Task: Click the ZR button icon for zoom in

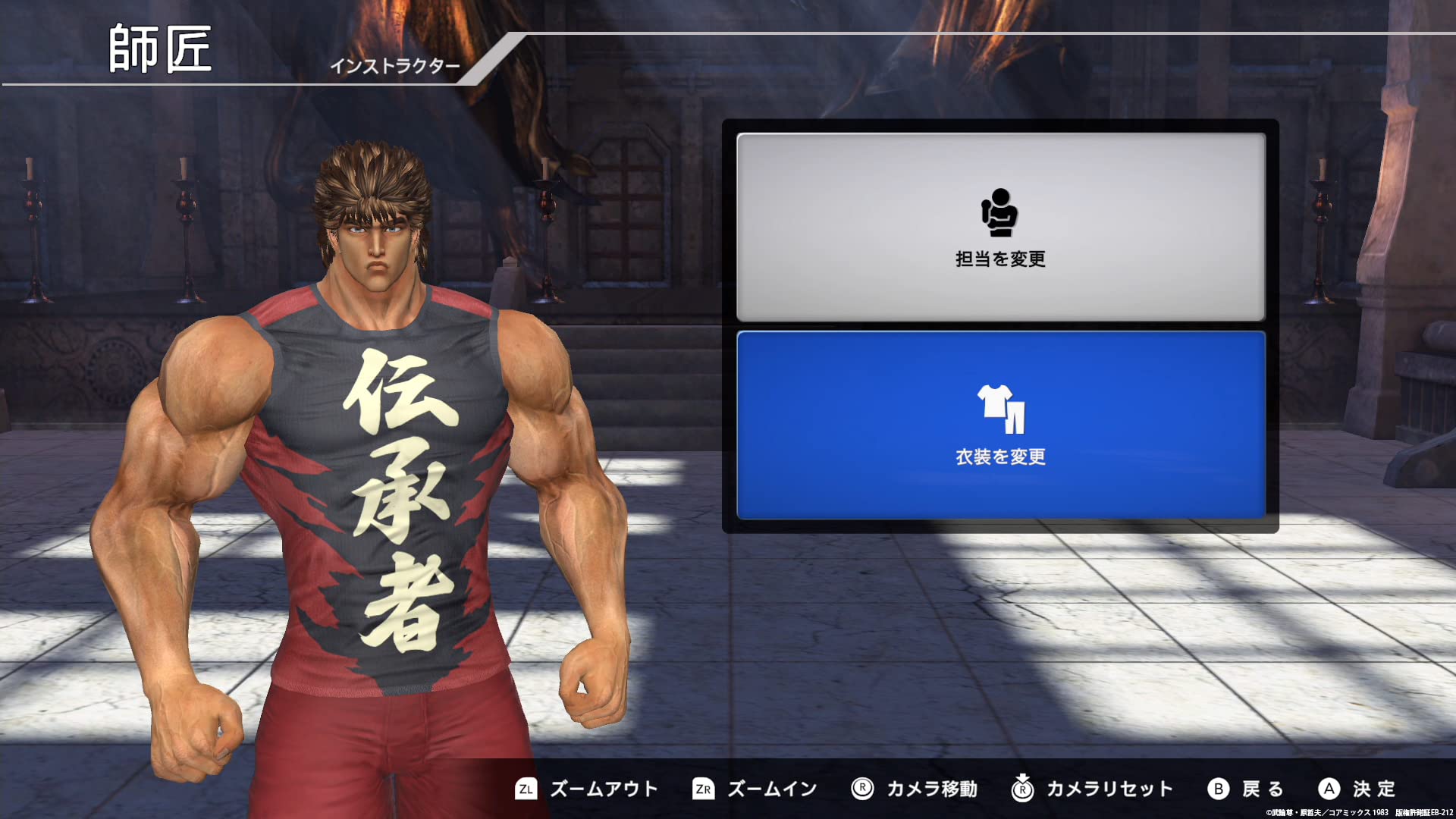Action: point(704,789)
